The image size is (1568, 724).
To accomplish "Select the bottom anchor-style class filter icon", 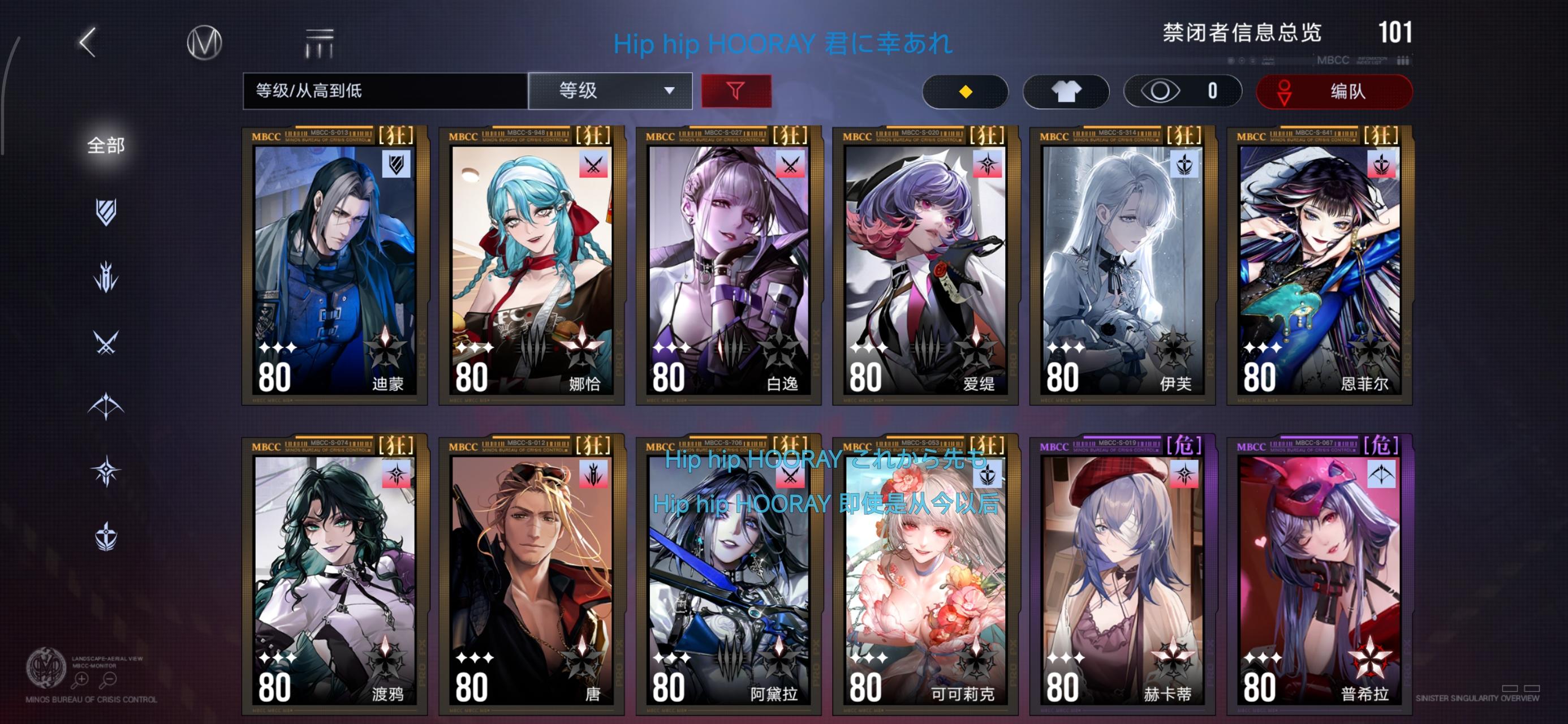I will (106, 536).
